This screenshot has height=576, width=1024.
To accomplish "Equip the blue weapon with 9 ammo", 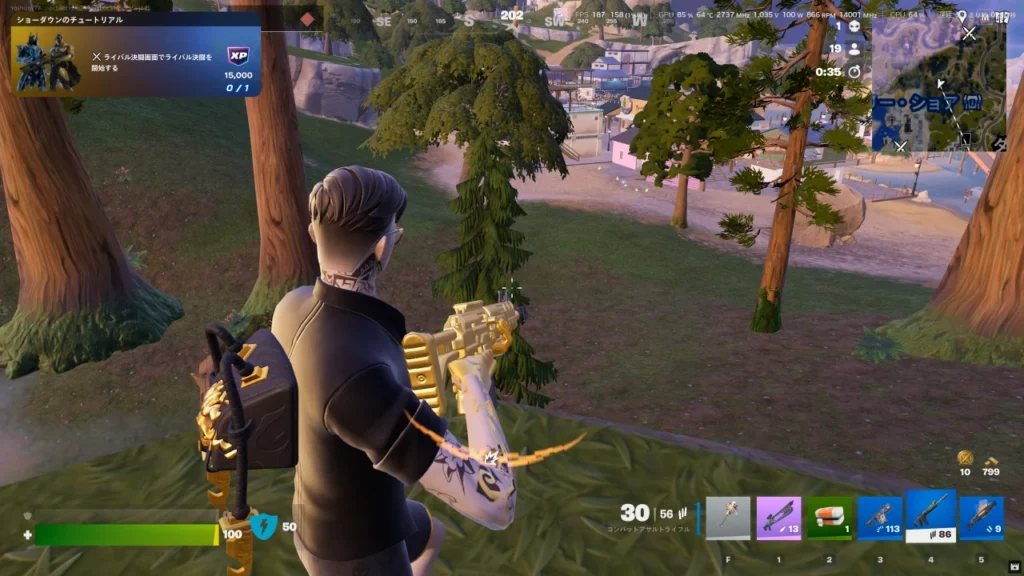I will point(982,518).
